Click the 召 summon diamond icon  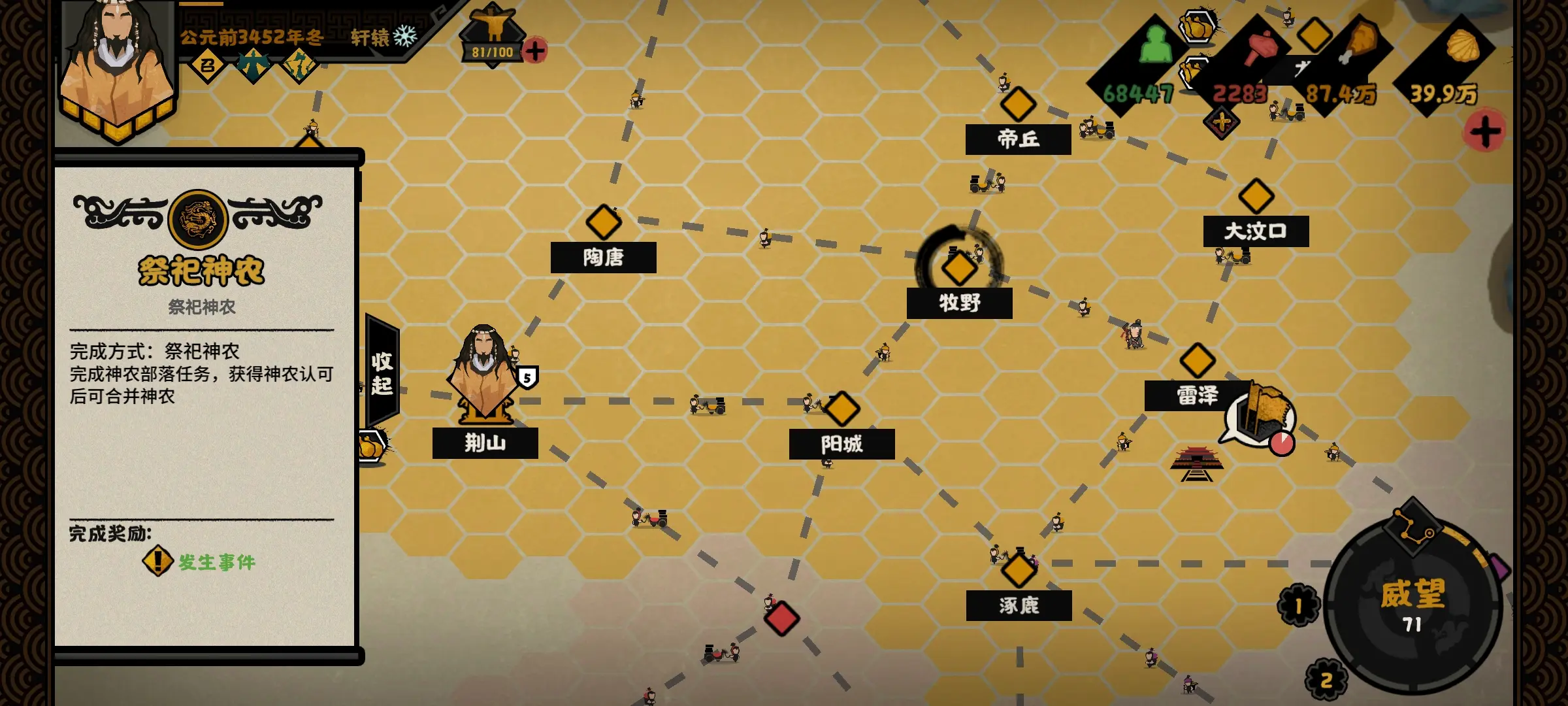(207, 65)
